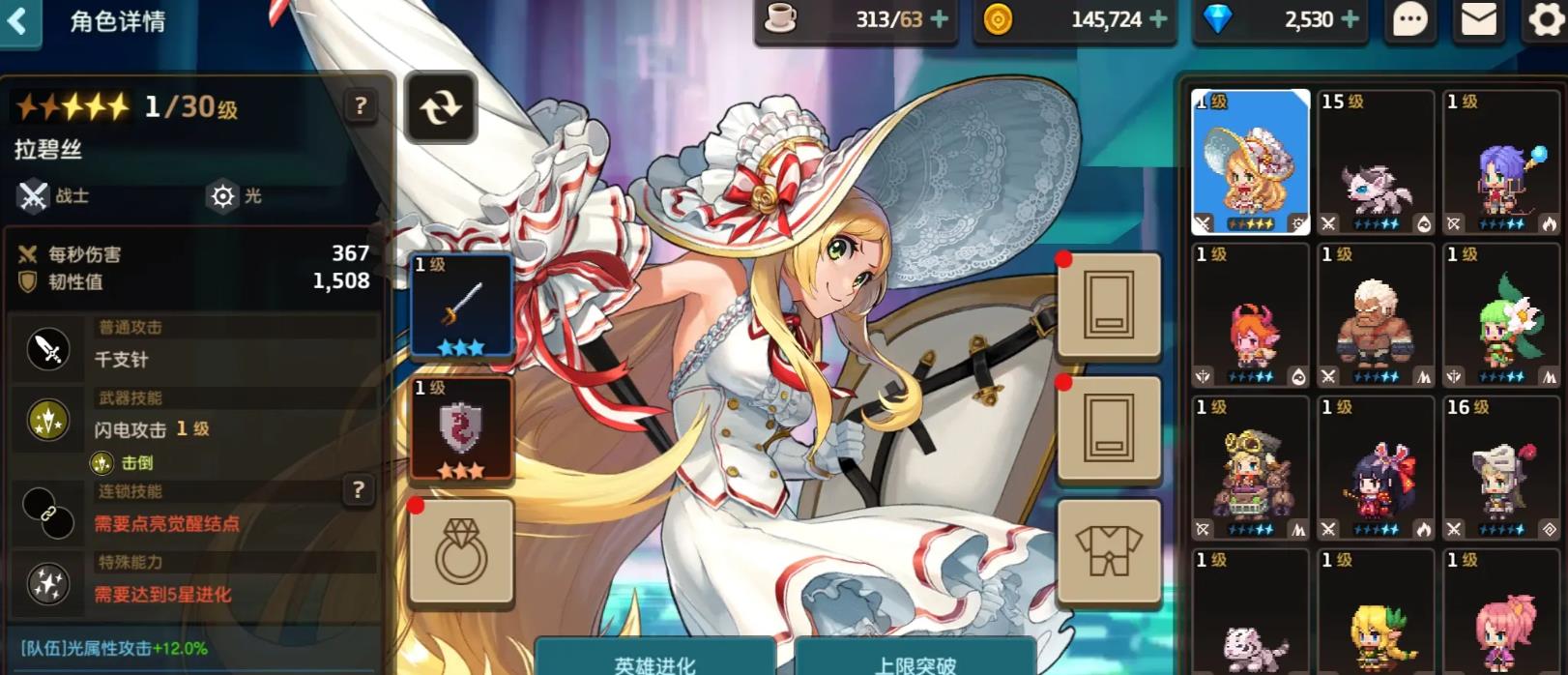Go back using the top-left arrow

tap(17, 20)
